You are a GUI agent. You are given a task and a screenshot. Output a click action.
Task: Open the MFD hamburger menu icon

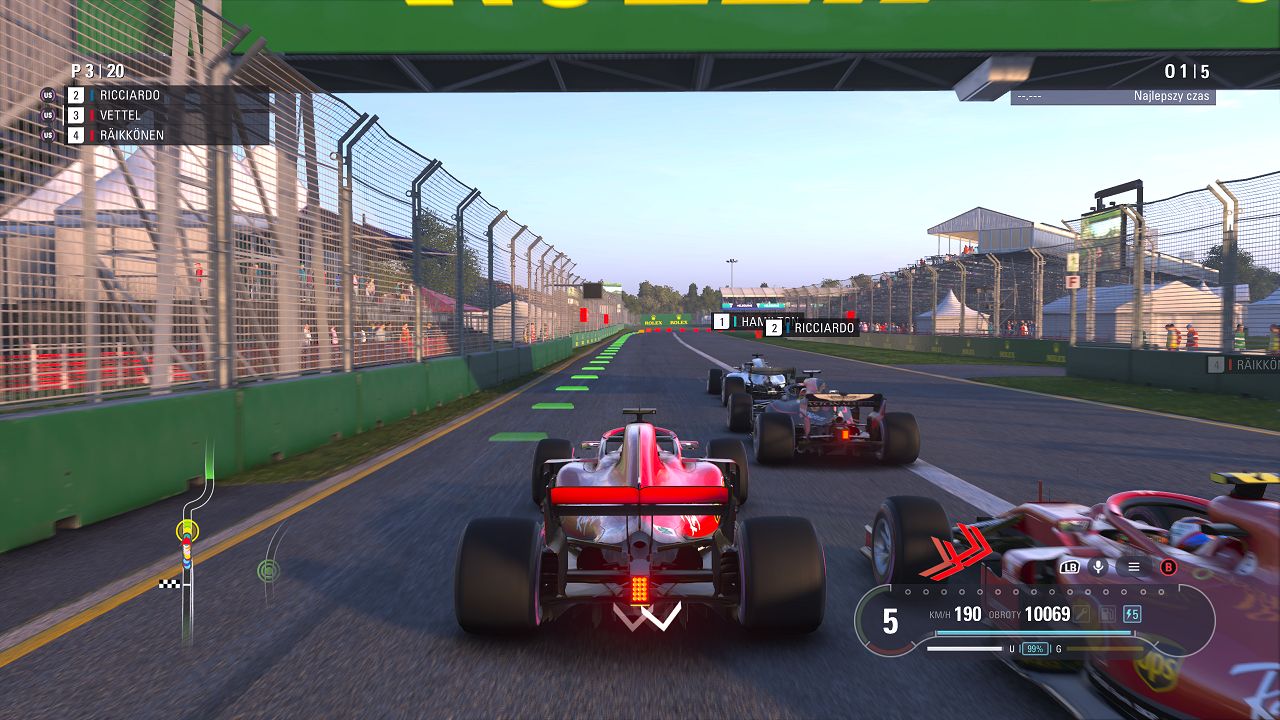tap(1133, 567)
